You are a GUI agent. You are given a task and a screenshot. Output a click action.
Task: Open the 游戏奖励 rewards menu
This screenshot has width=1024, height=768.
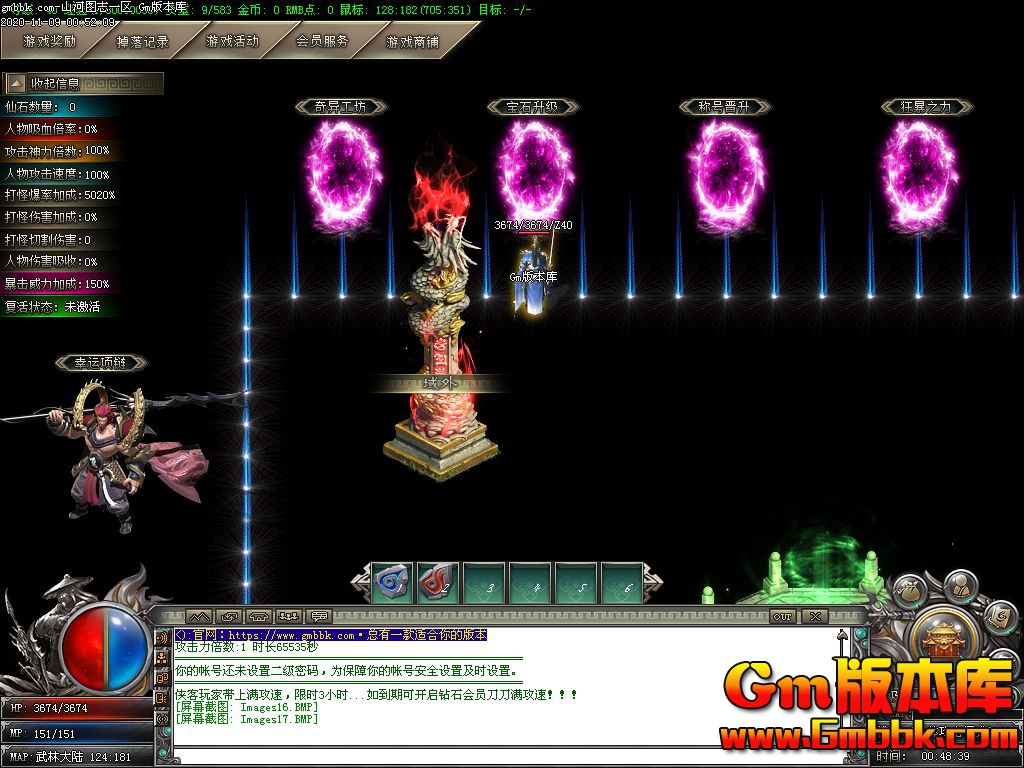click(x=49, y=42)
